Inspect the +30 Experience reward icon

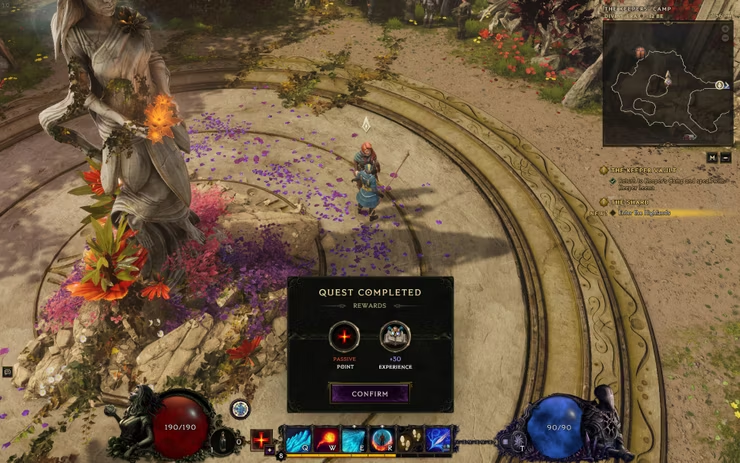(x=394, y=337)
